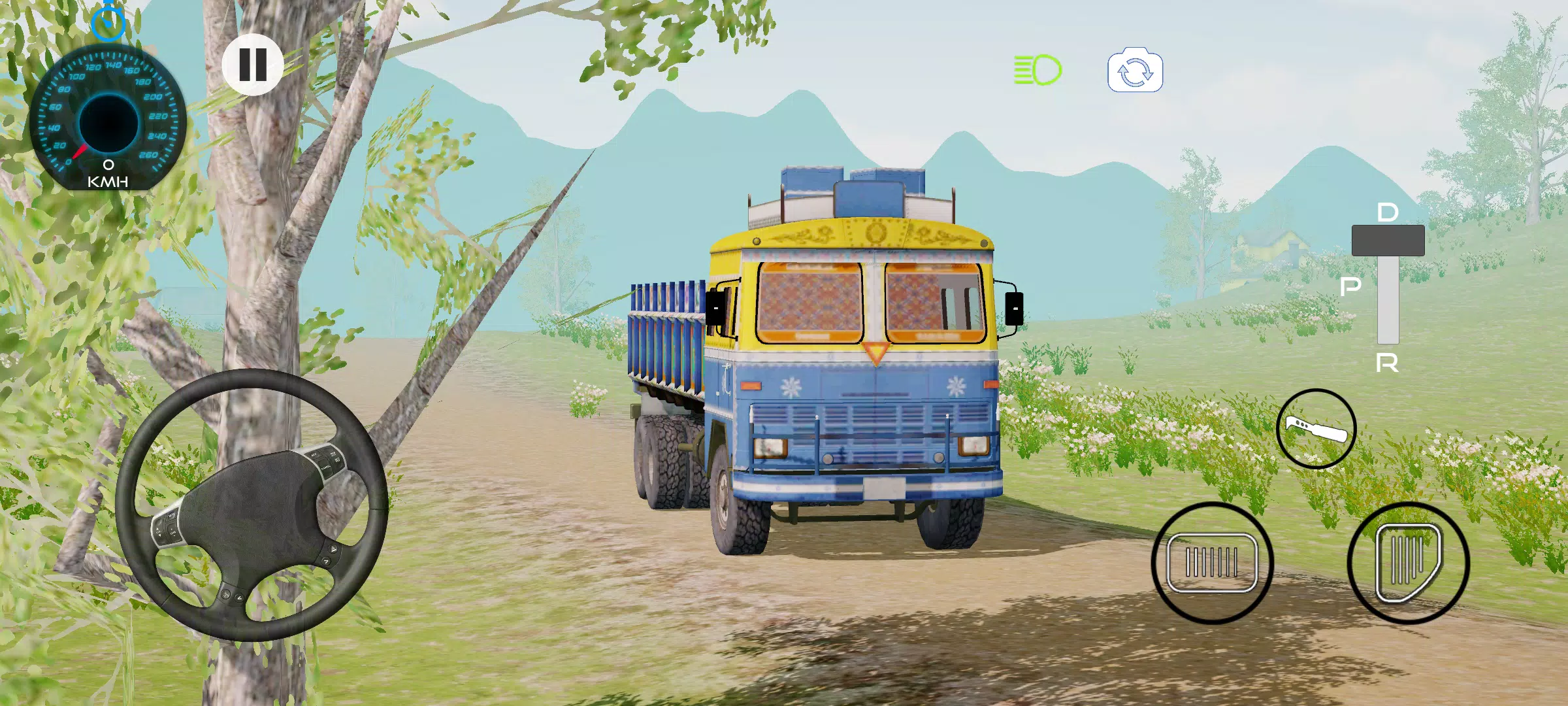Tap the blue stopwatch icon
The image size is (1568, 706).
point(108,22)
